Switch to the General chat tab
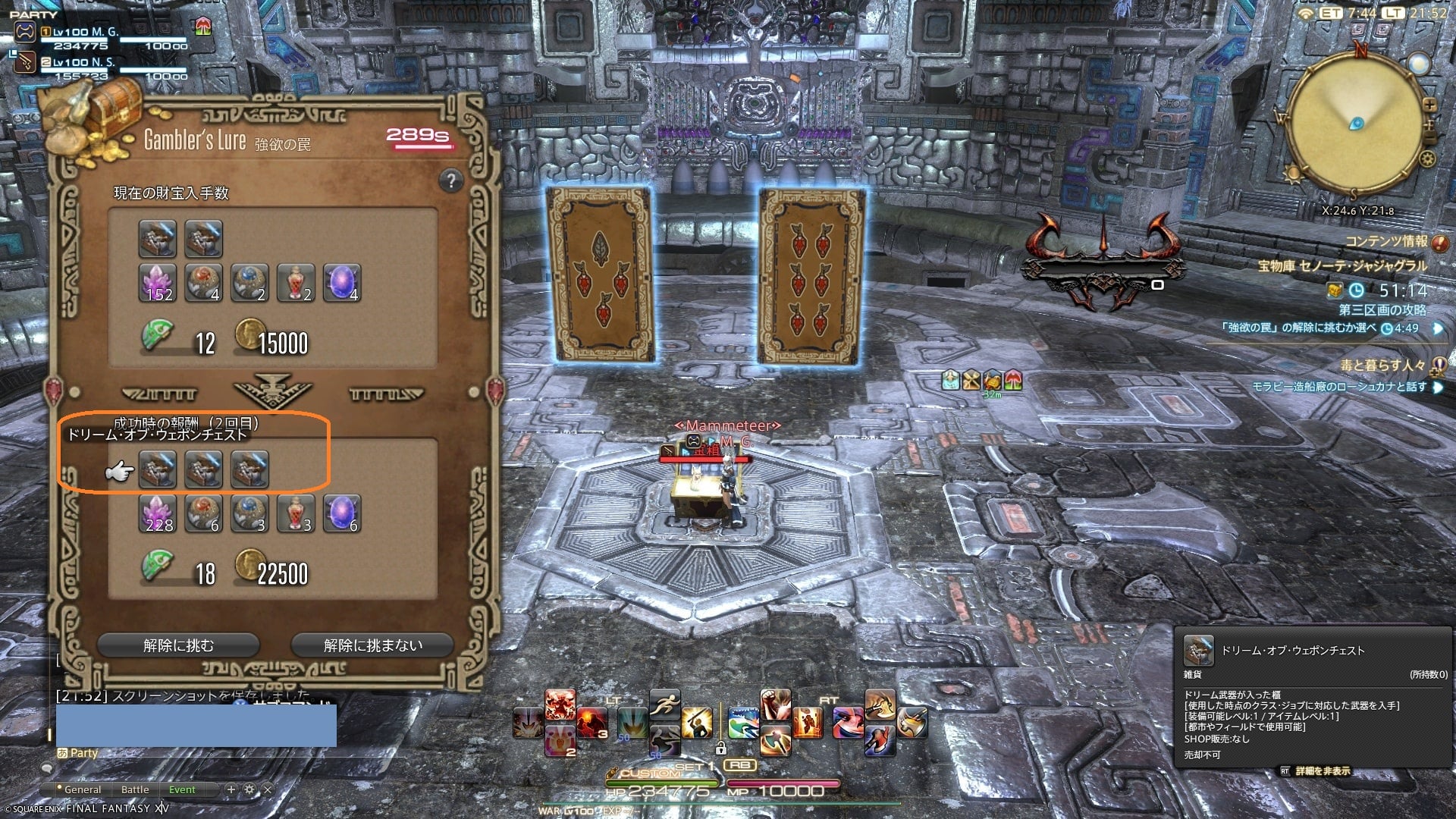This screenshot has width=1456, height=819. [82, 789]
